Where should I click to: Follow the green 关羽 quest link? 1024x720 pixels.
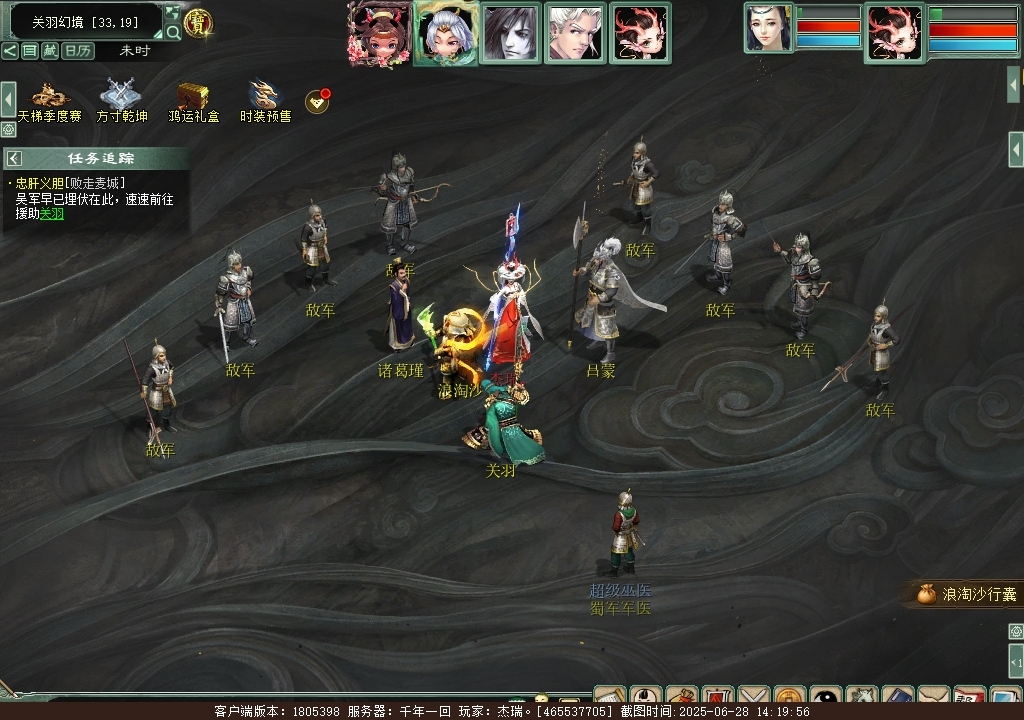(52, 213)
